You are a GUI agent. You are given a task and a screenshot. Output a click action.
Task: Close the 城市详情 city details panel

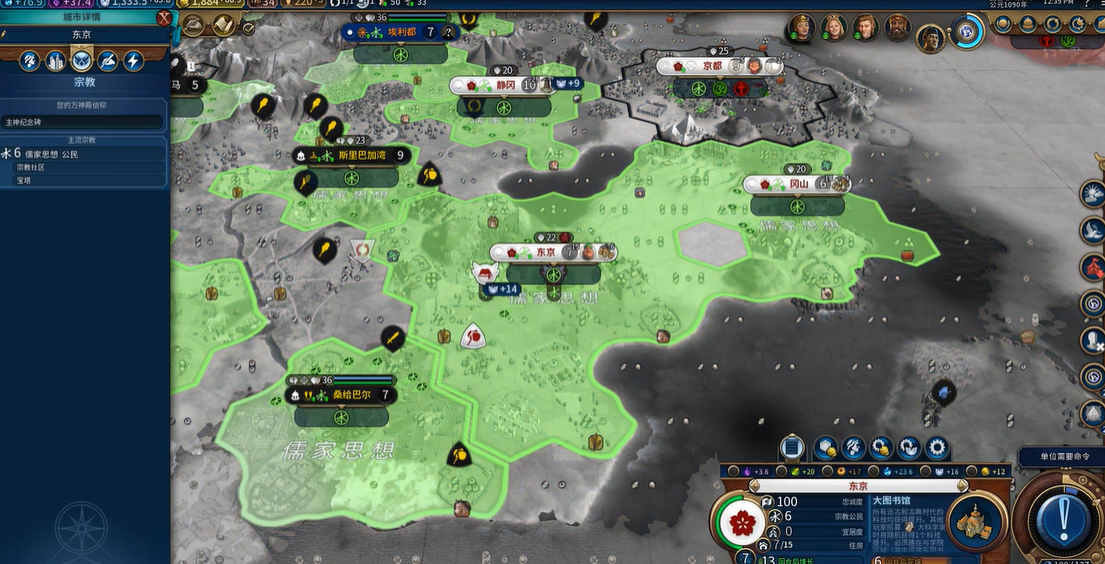click(x=164, y=18)
